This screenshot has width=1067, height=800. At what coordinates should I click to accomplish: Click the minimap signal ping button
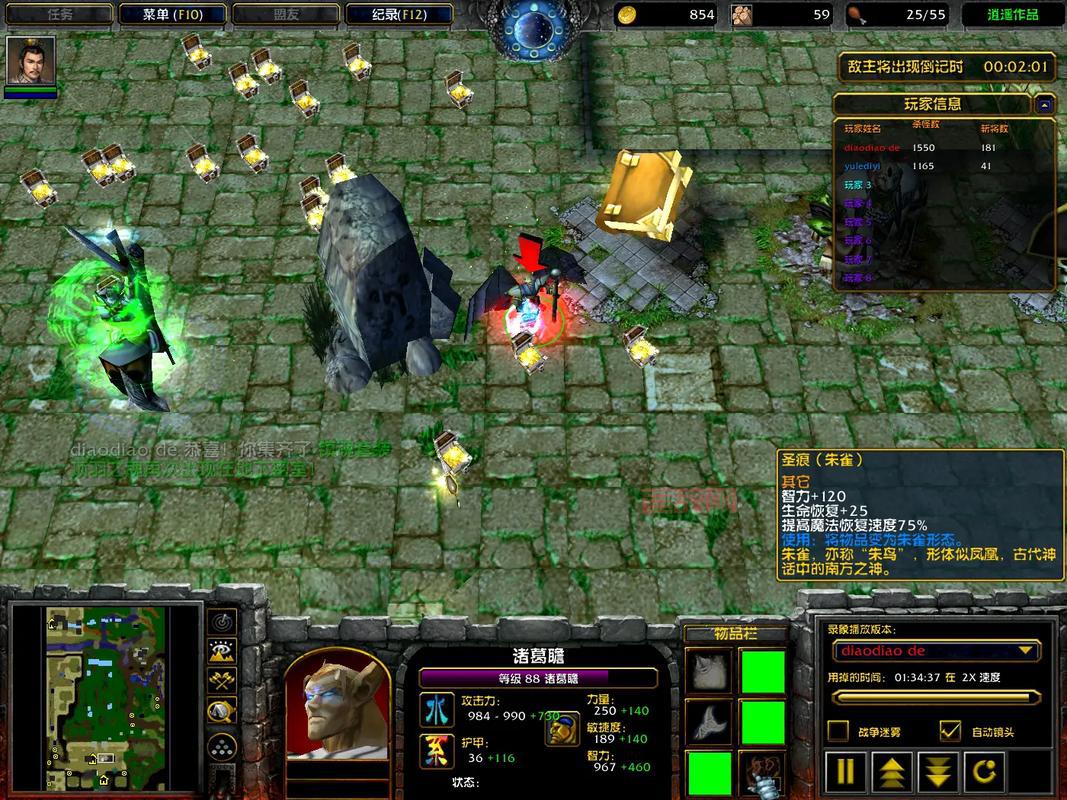coord(222,621)
